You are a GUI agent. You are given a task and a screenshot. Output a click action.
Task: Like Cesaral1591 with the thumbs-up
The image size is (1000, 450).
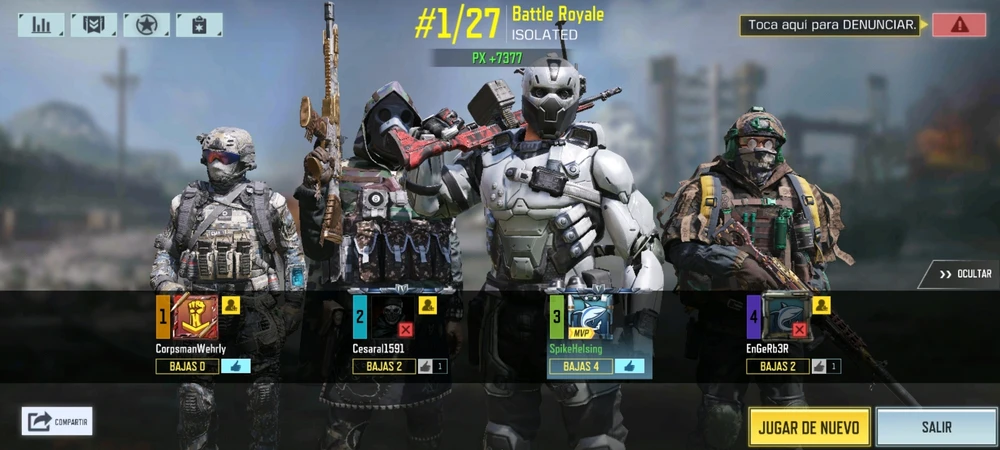pyautogui.click(x=425, y=366)
